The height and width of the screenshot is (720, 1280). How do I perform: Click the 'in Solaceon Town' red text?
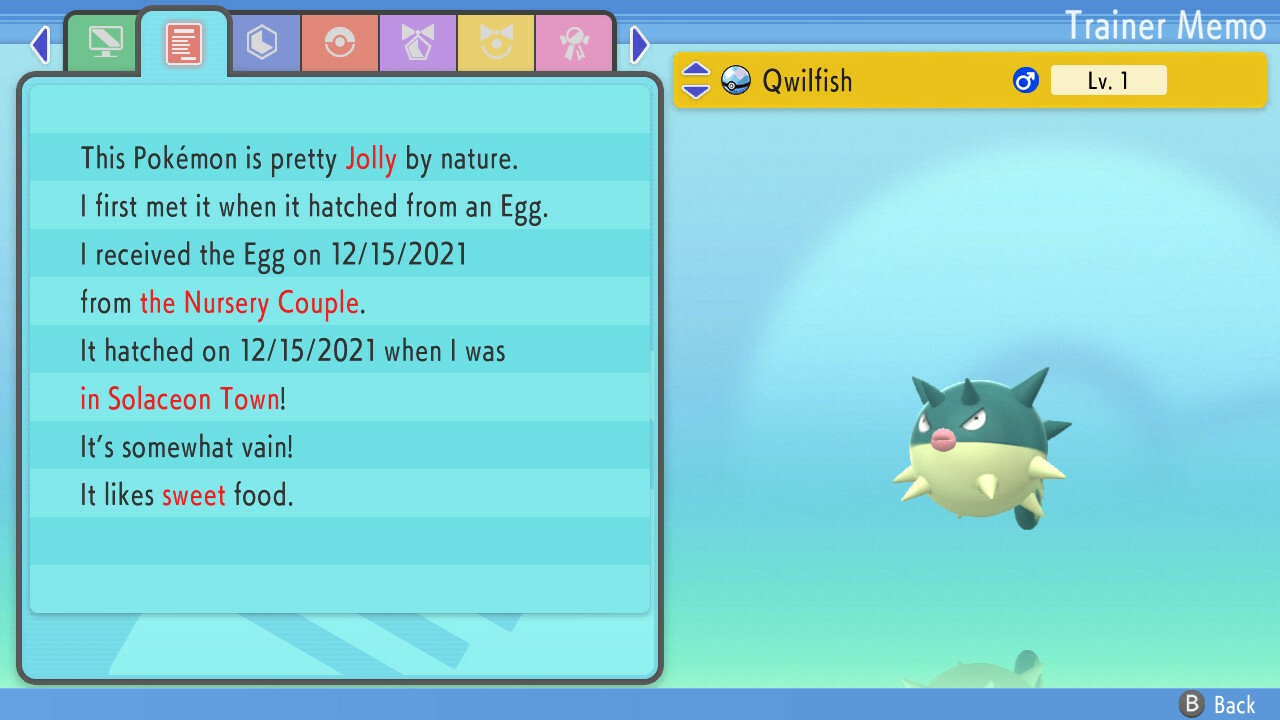pyautogui.click(x=180, y=398)
